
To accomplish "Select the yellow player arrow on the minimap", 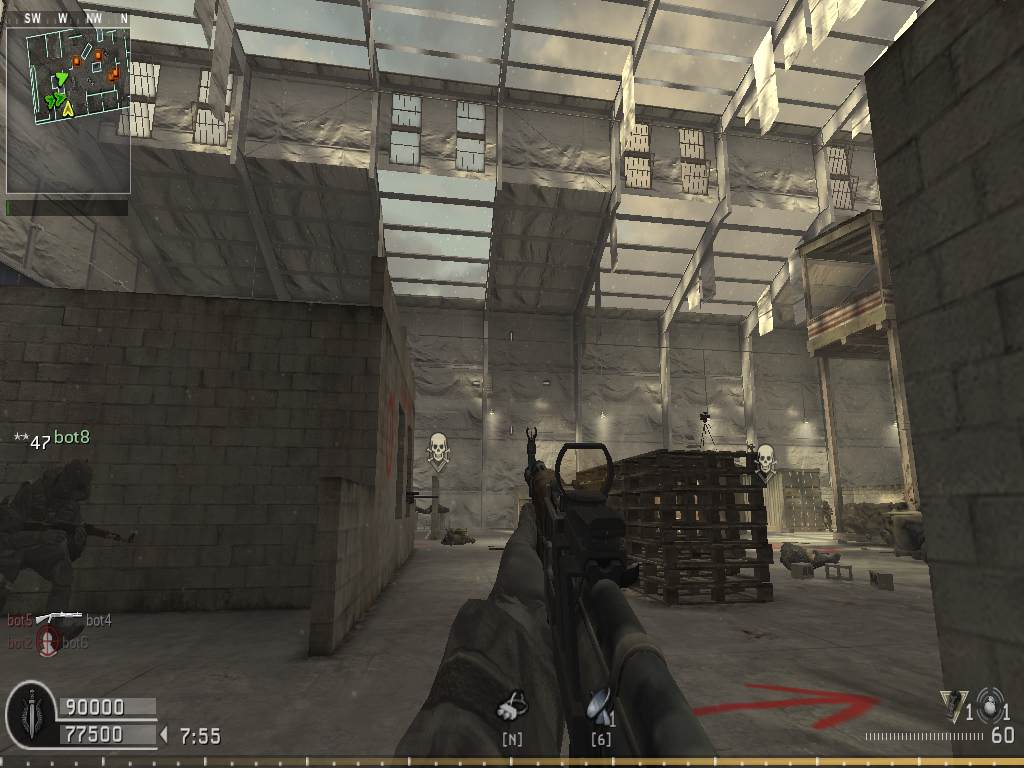I will tap(68, 109).
